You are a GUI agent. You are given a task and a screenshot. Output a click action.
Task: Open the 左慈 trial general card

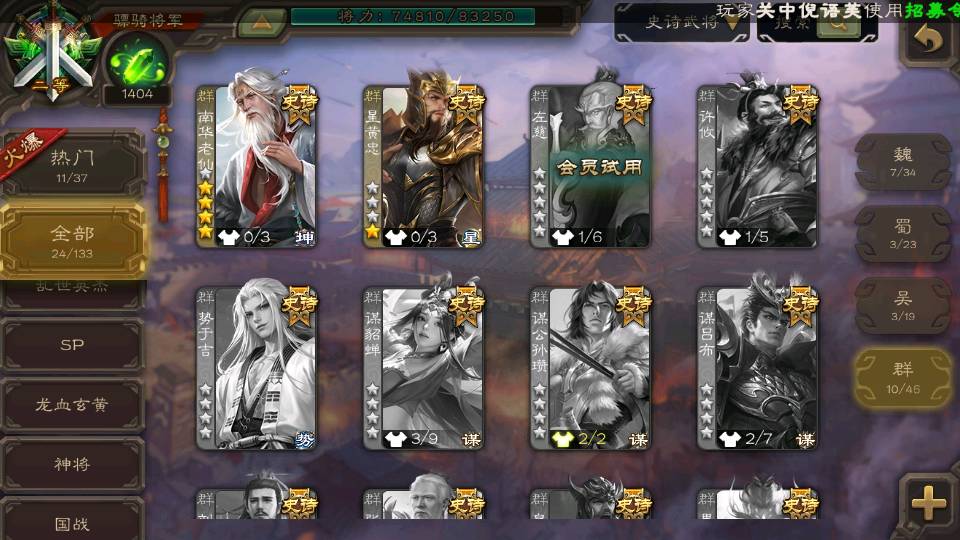(x=590, y=165)
